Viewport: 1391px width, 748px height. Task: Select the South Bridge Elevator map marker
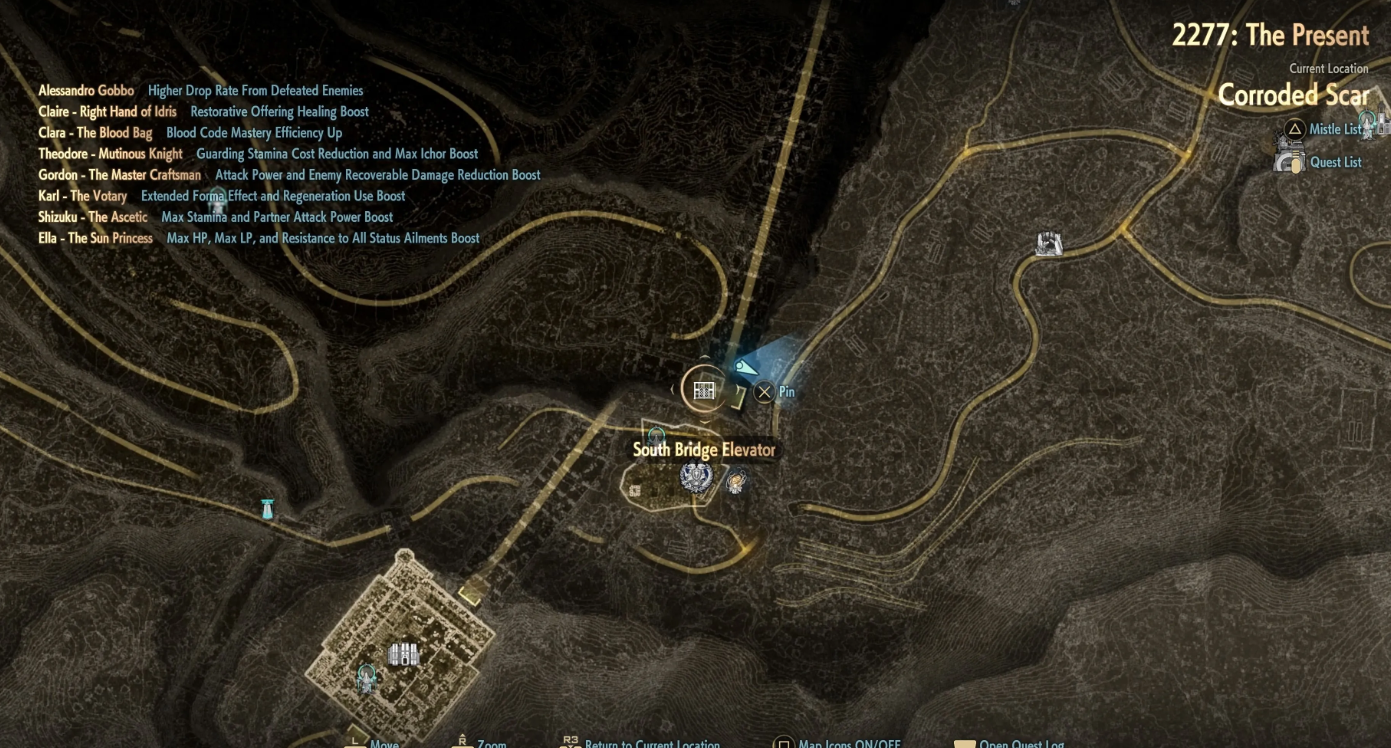coord(704,389)
